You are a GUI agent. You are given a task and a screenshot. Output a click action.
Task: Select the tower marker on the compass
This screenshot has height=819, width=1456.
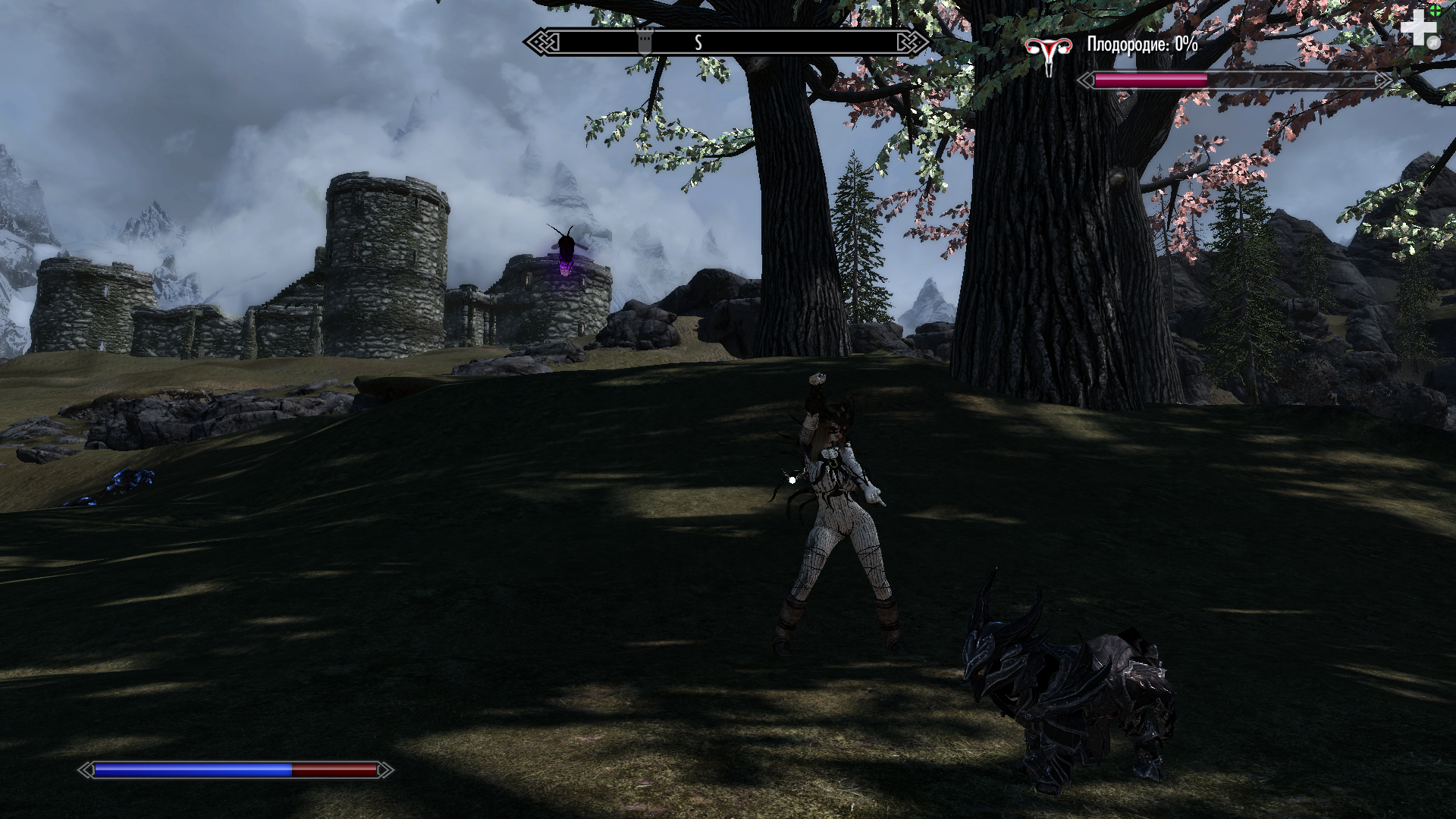[x=645, y=41]
